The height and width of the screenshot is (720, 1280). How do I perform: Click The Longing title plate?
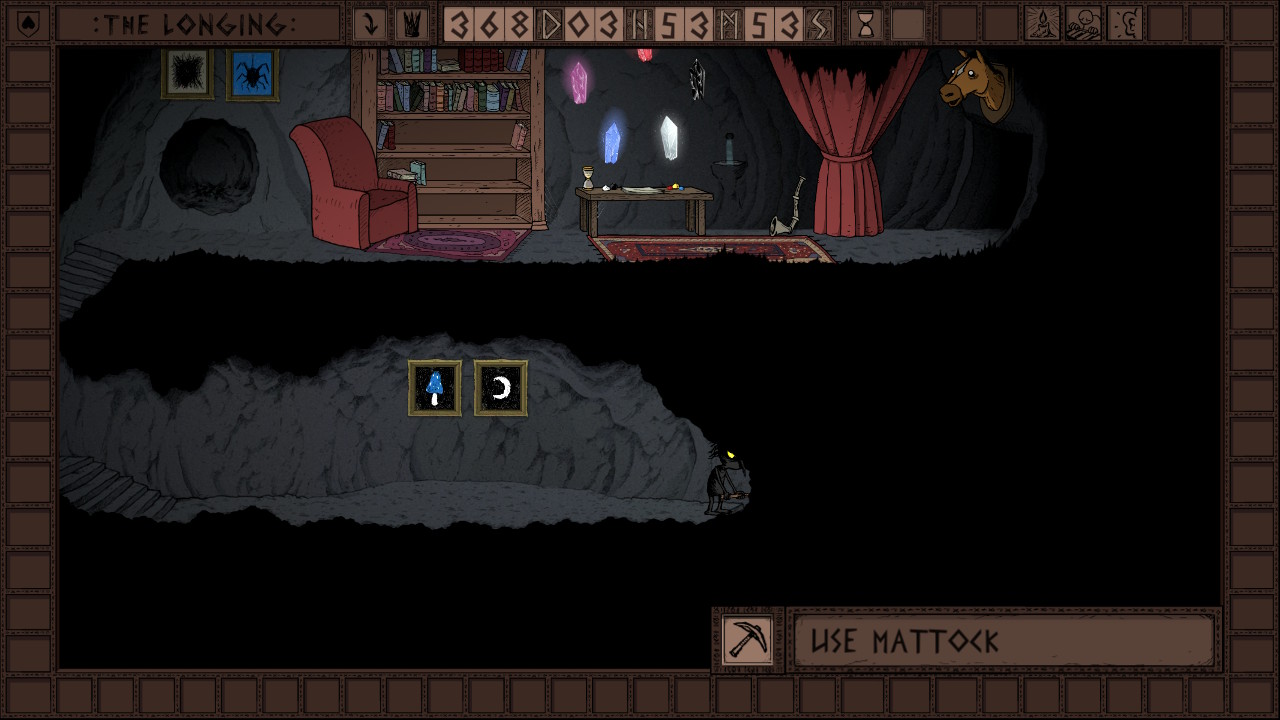pyautogui.click(x=197, y=24)
